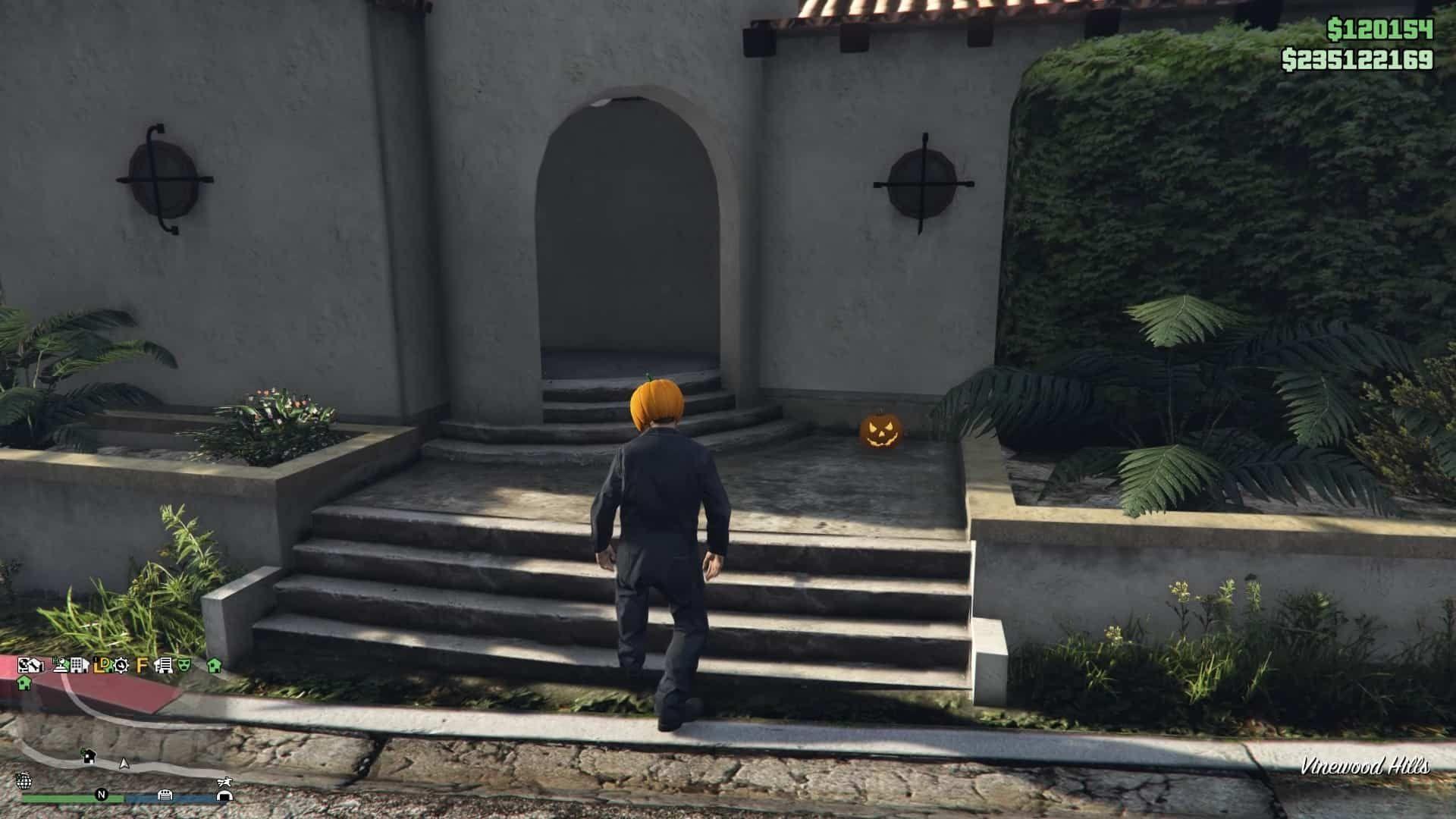Select the gear-shaped mod shop blip

(121, 667)
